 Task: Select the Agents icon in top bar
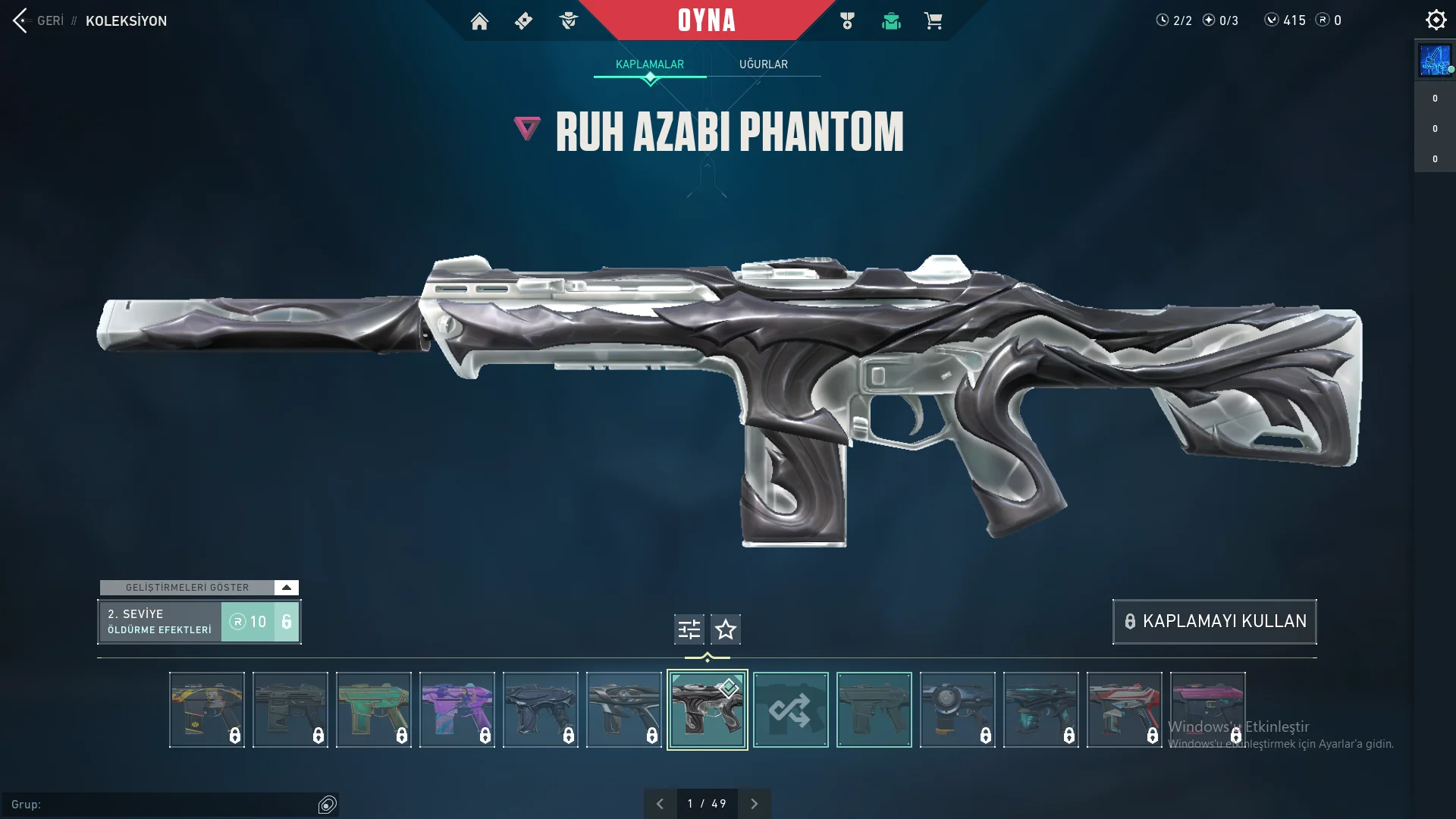coord(569,21)
